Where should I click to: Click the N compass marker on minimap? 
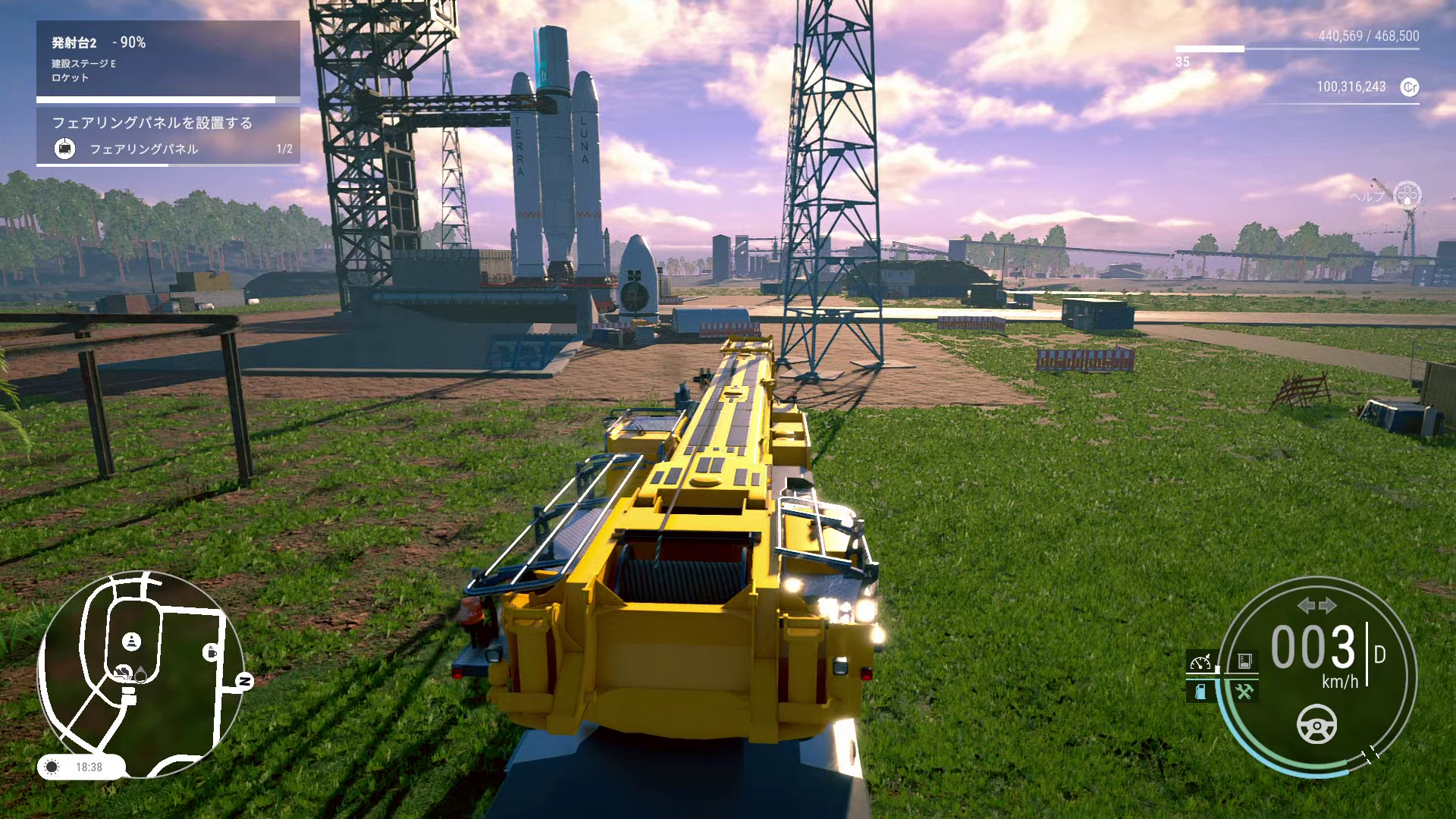(x=244, y=682)
